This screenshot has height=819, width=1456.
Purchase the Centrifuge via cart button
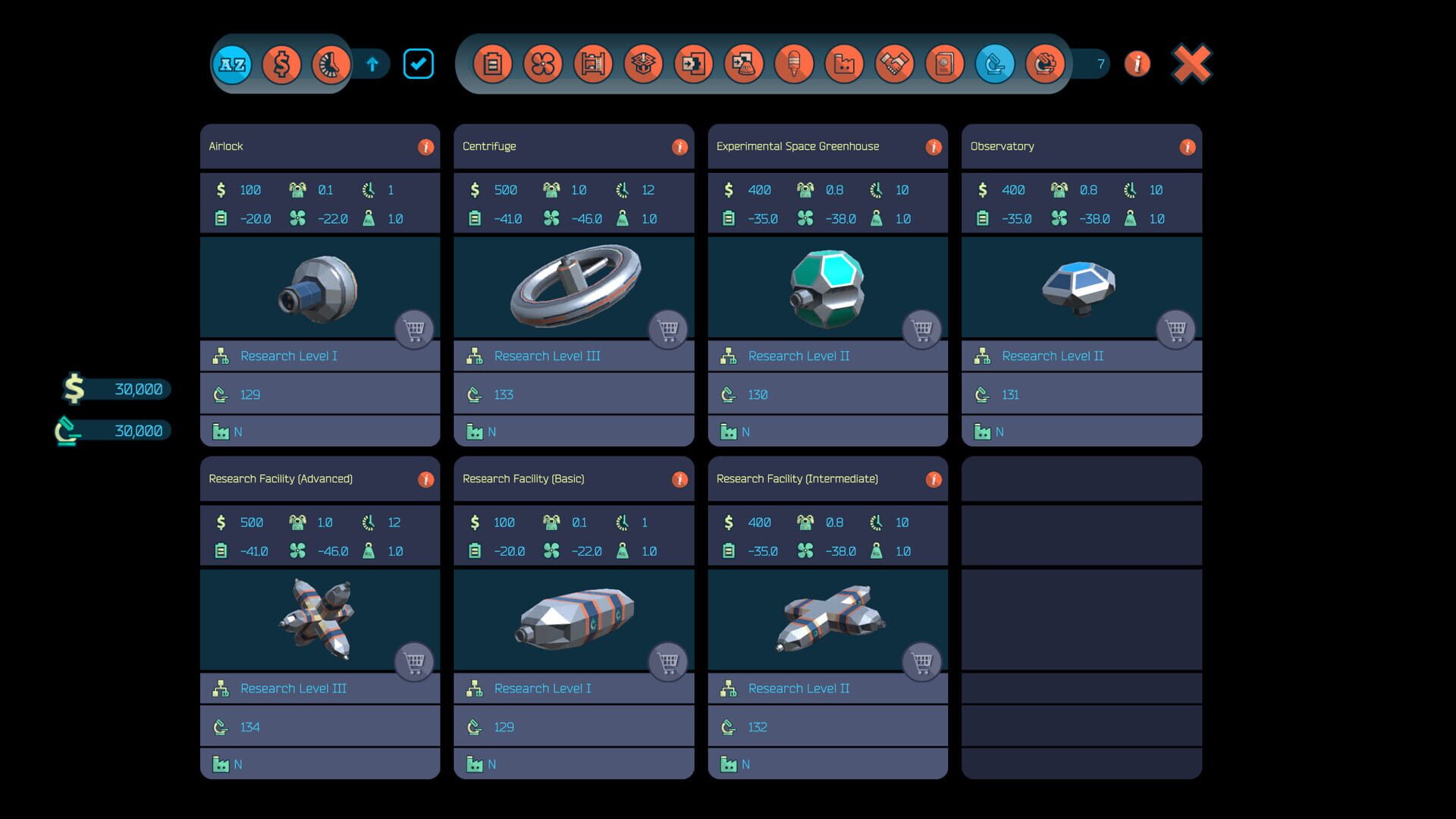click(668, 329)
